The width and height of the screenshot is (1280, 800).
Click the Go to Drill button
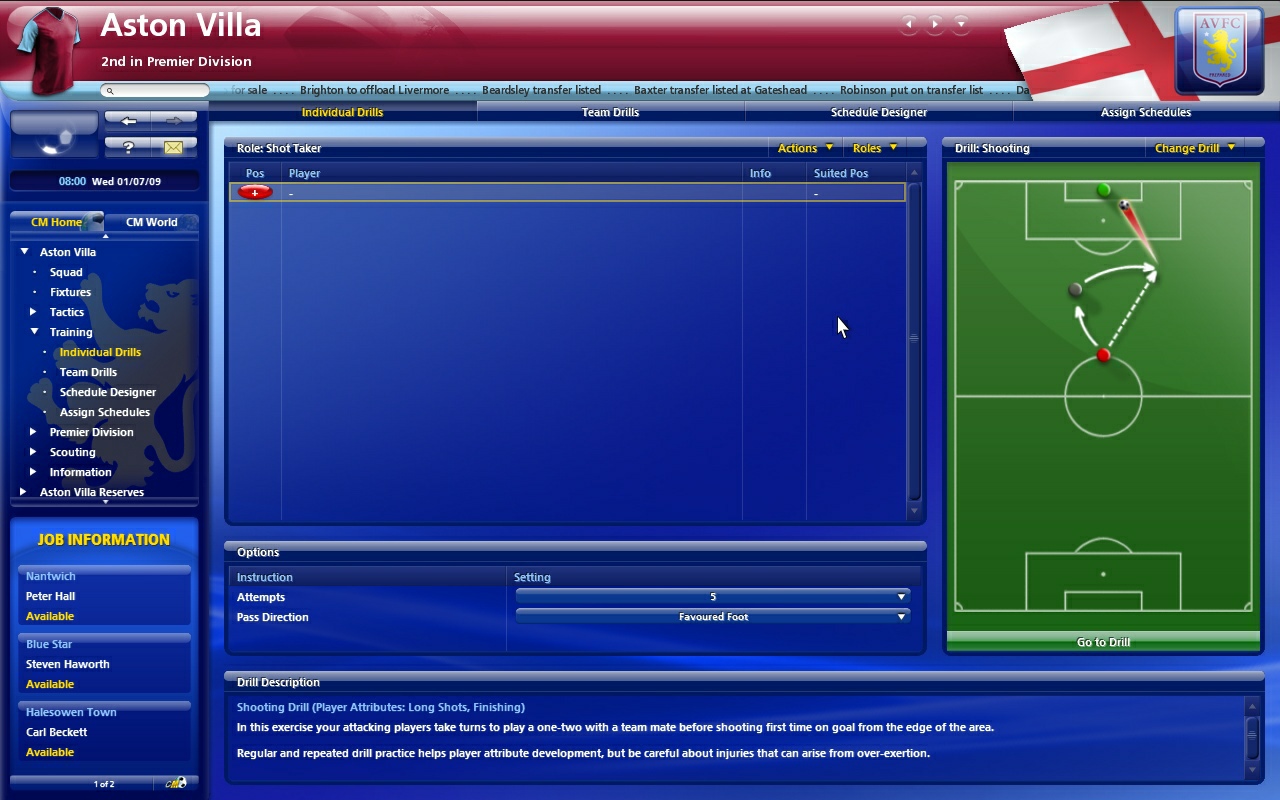(x=1102, y=642)
